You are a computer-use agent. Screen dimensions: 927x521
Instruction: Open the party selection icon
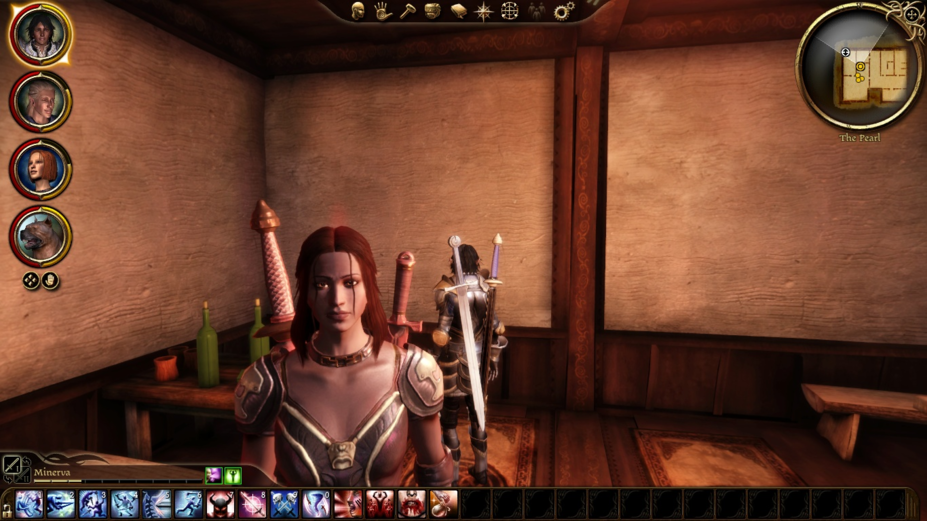537,11
